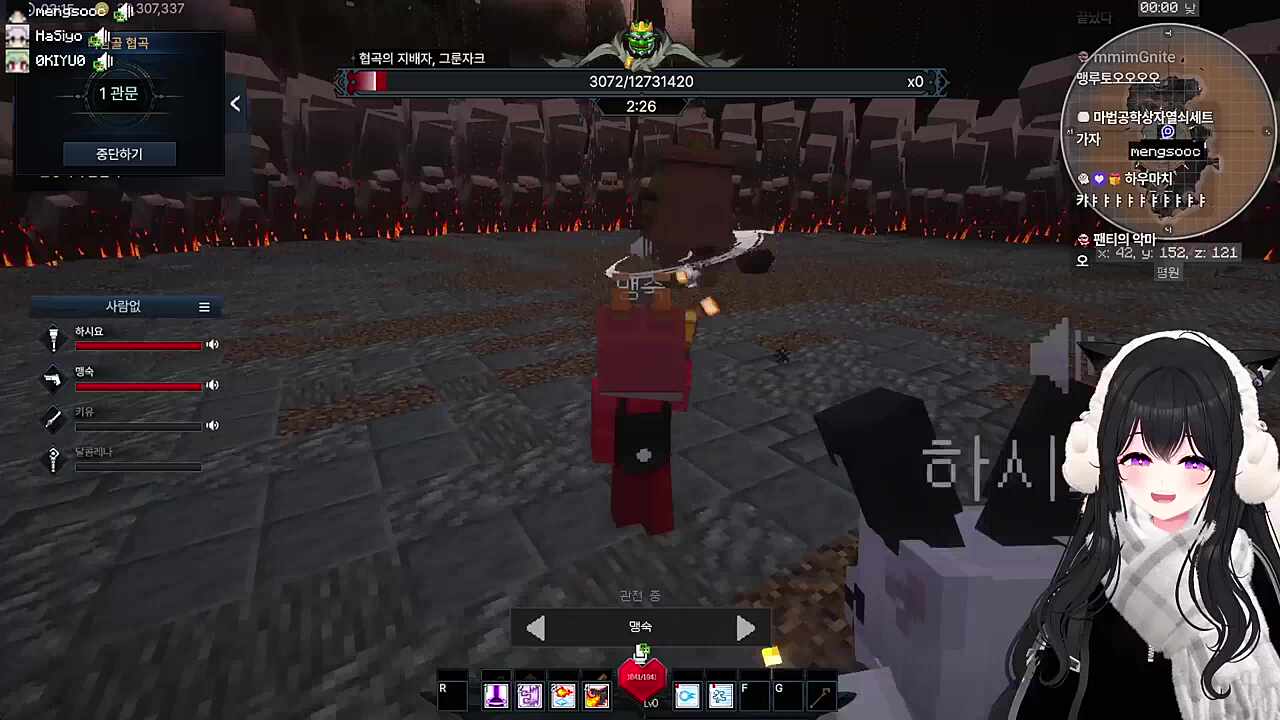This screenshot has height=720, width=1280.
Task: Select the purple rune skill slot
Action: click(x=530, y=695)
